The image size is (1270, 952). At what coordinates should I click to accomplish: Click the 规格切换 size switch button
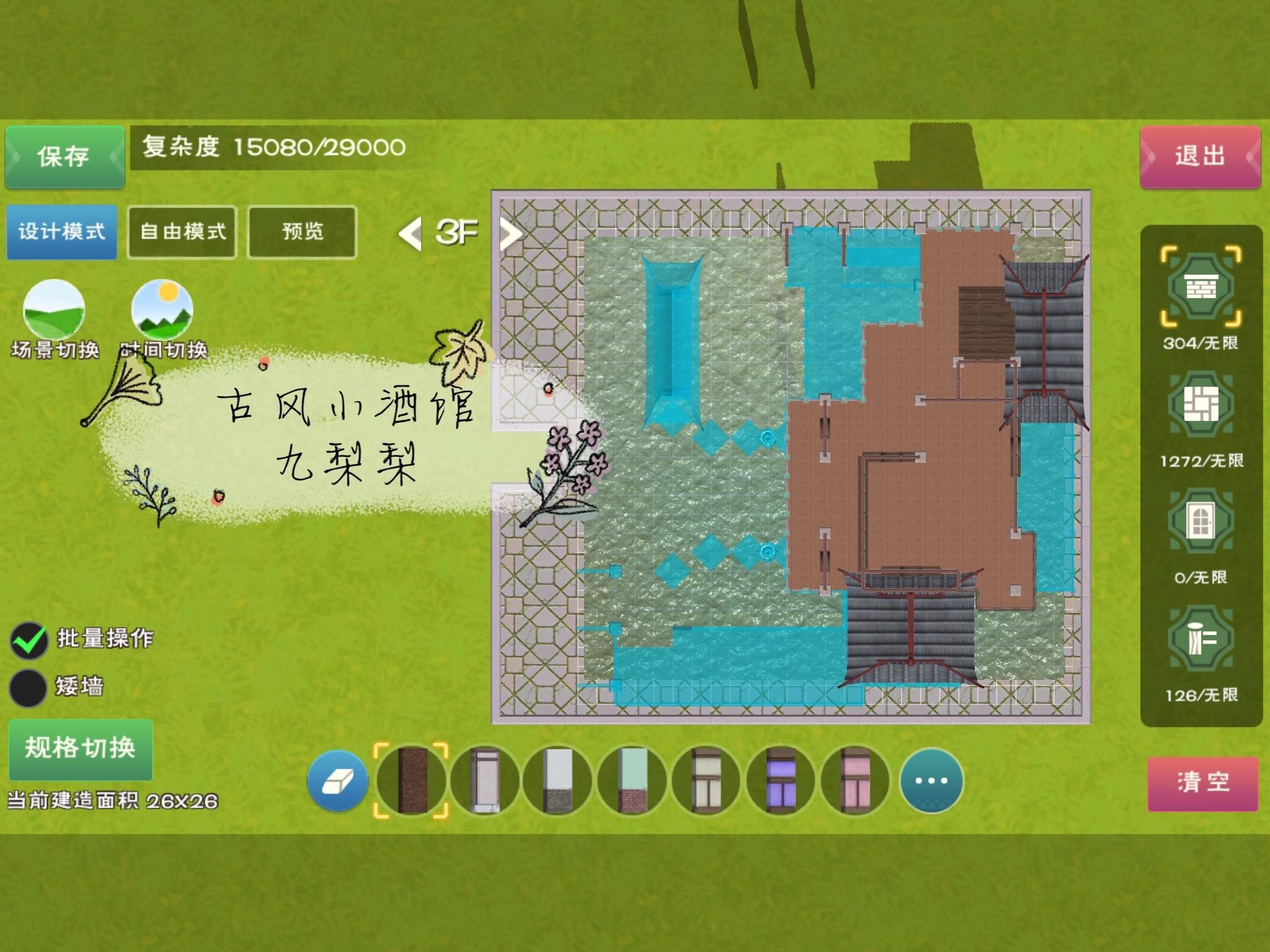coord(81,748)
